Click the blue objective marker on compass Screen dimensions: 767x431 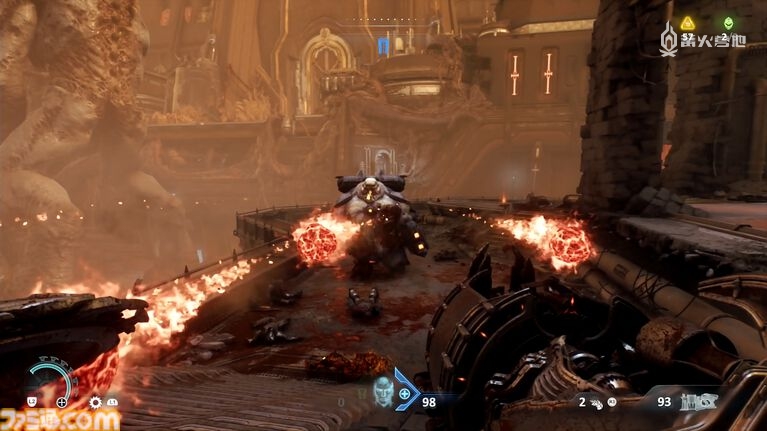(383, 44)
